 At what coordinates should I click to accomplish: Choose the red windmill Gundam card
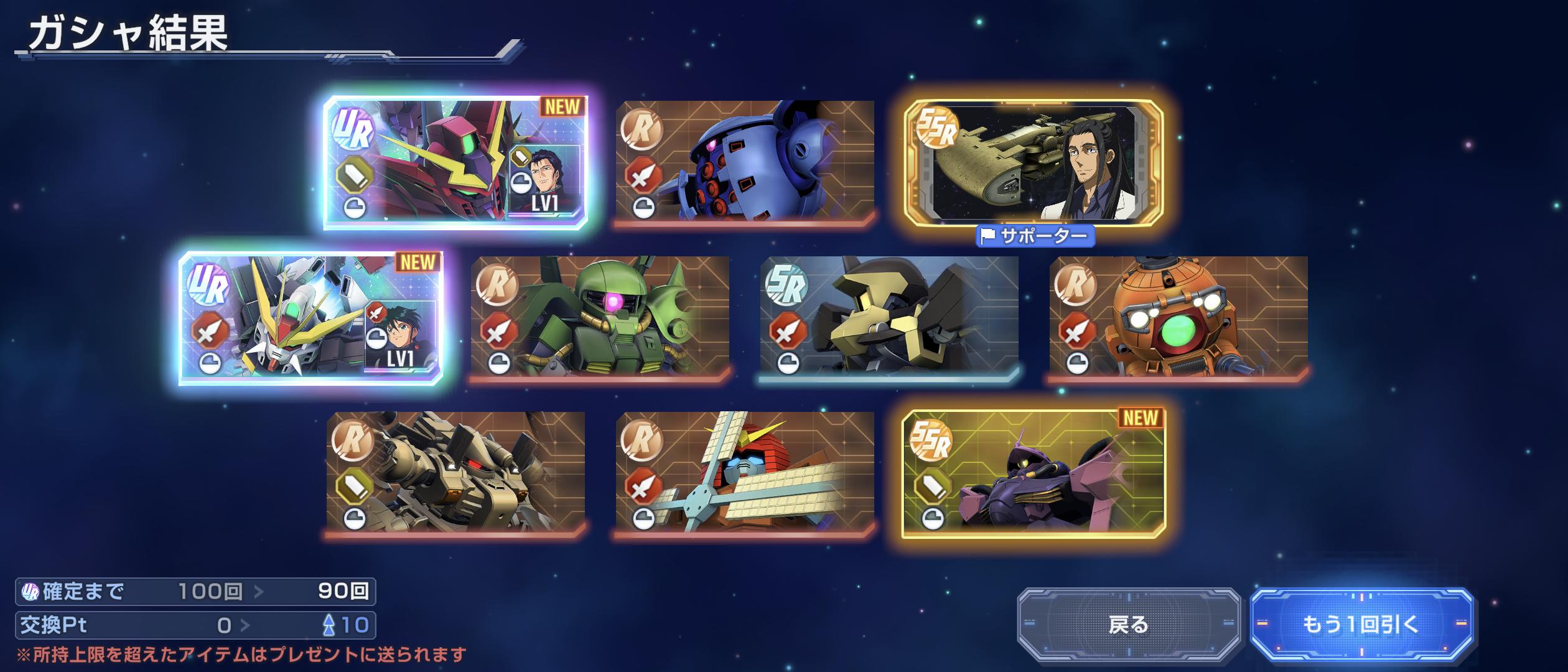745,472
